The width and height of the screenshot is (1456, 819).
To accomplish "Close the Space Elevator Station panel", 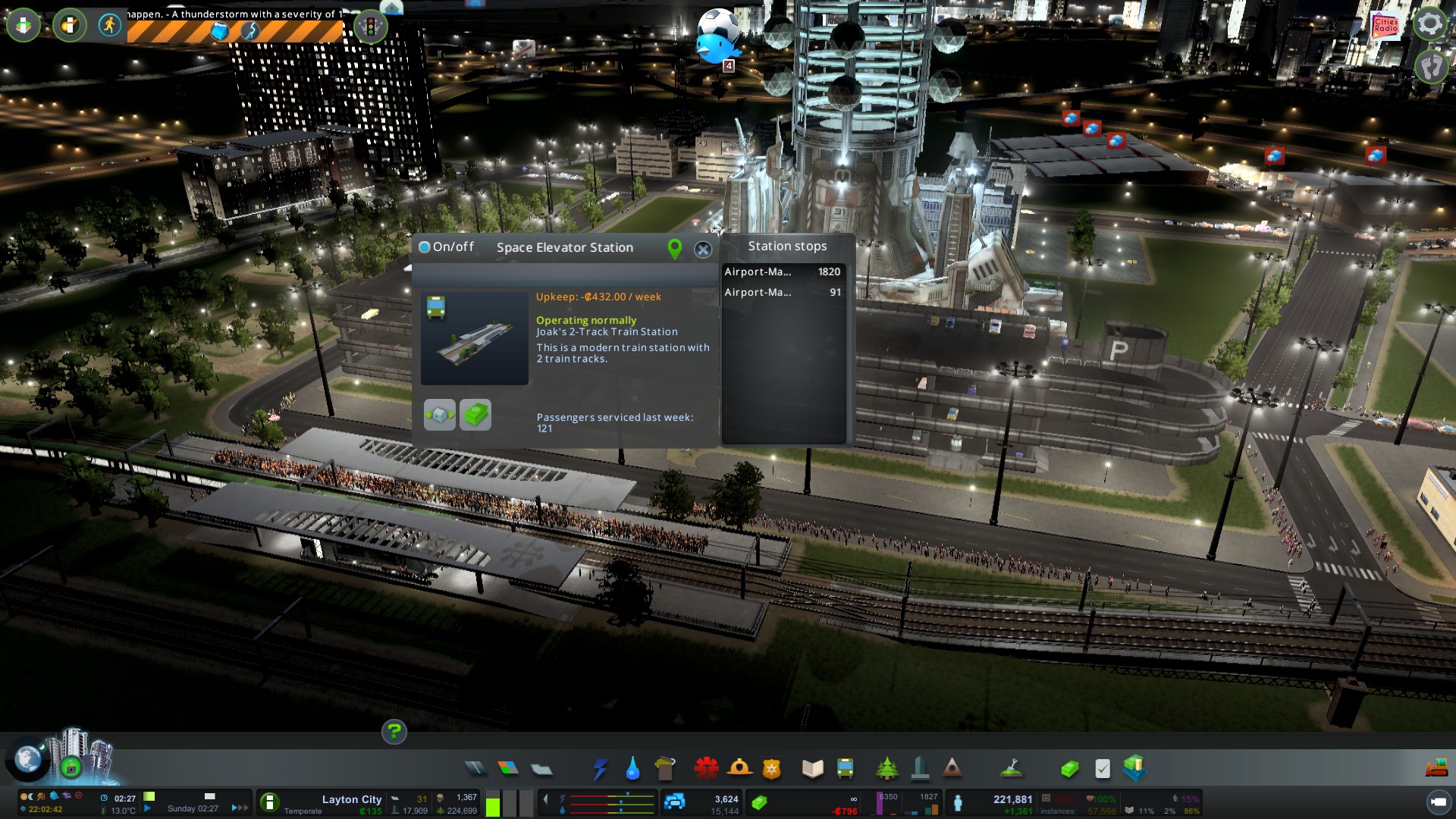I will click(703, 249).
